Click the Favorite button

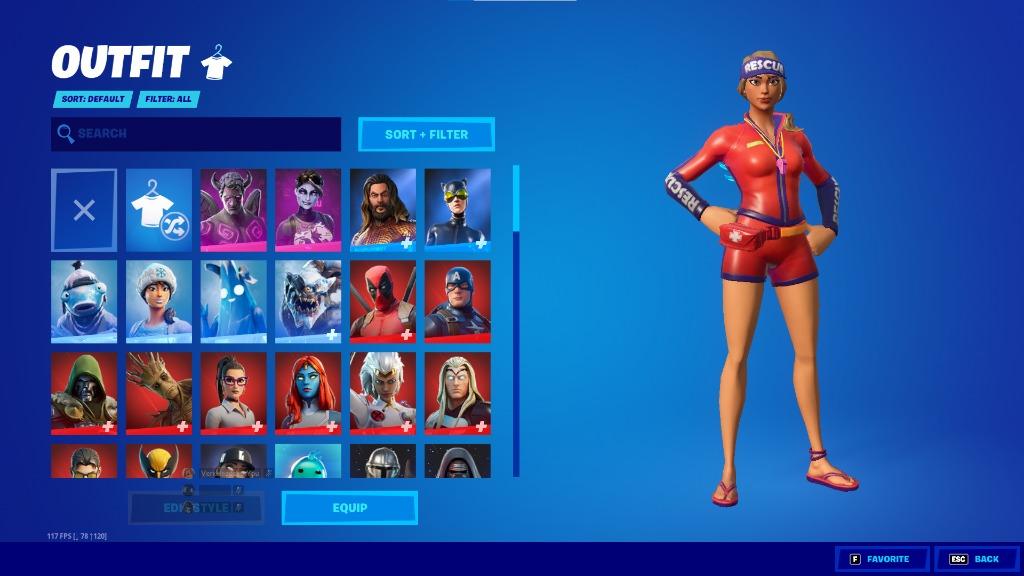(880, 559)
